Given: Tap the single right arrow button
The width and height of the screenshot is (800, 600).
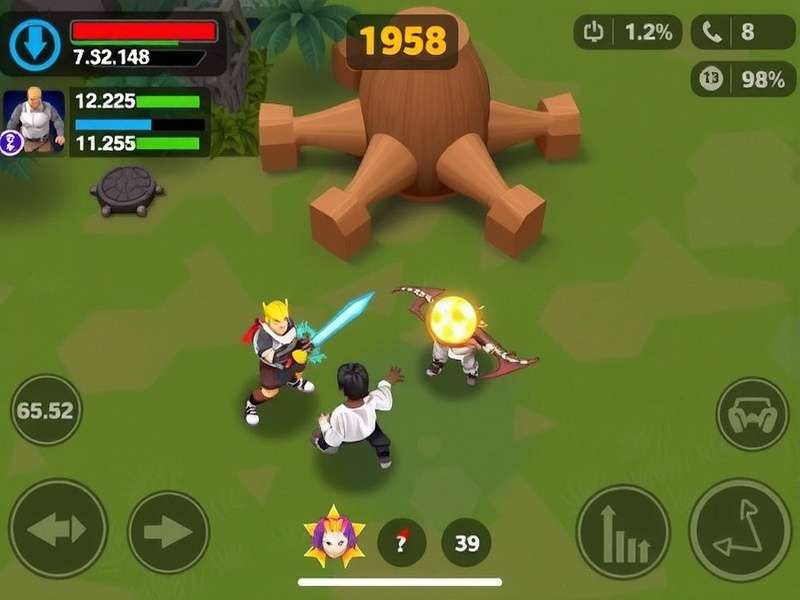Looking at the screenshot, I should tap(168, 532).
